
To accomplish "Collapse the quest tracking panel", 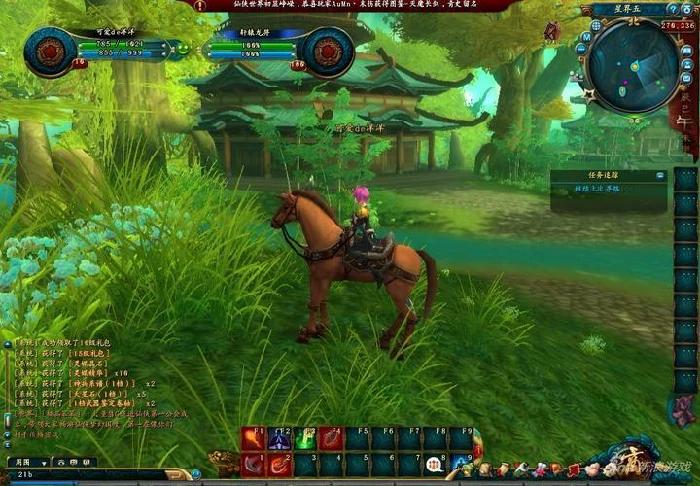I will (660, 175).
